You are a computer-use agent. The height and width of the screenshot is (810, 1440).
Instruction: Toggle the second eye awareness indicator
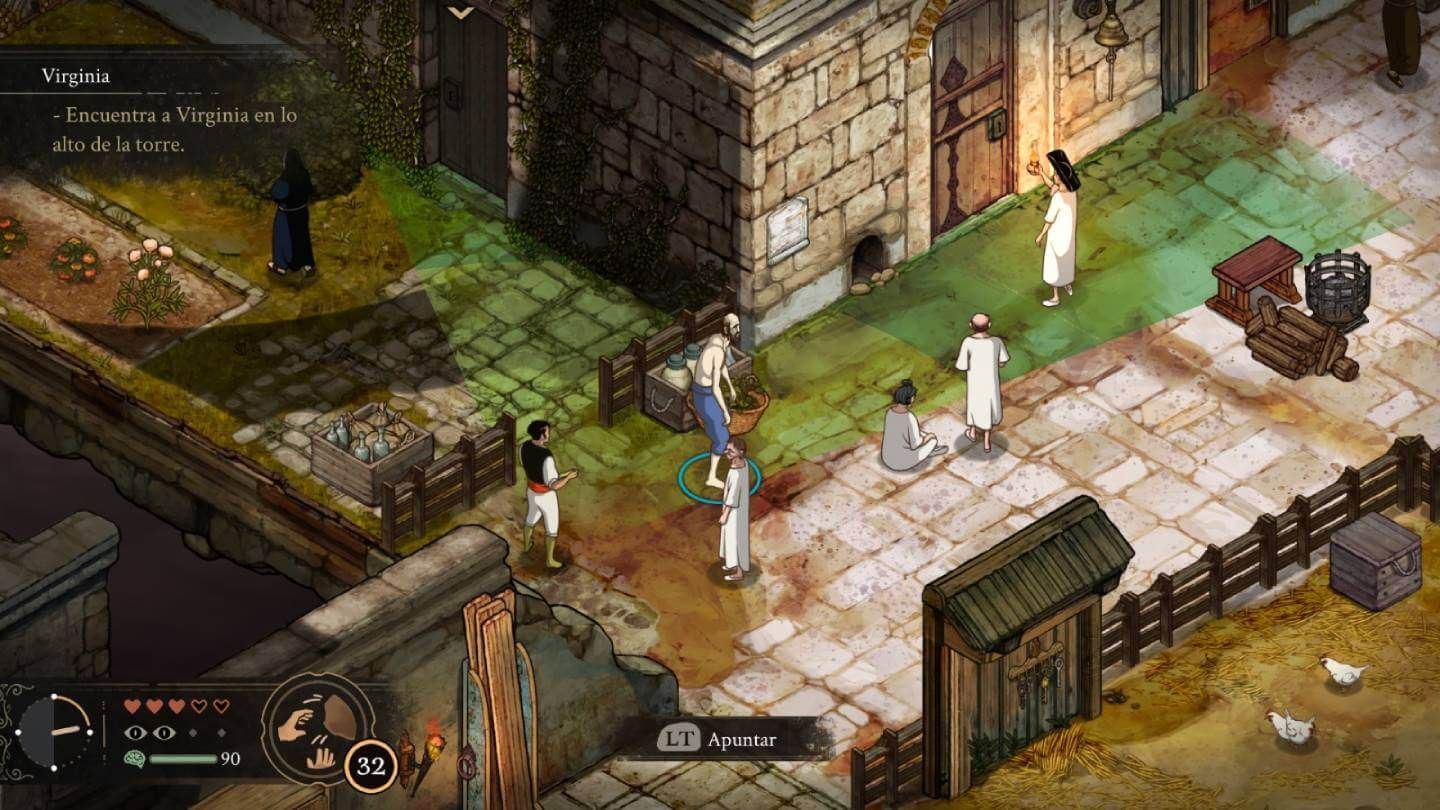point(165,731)
